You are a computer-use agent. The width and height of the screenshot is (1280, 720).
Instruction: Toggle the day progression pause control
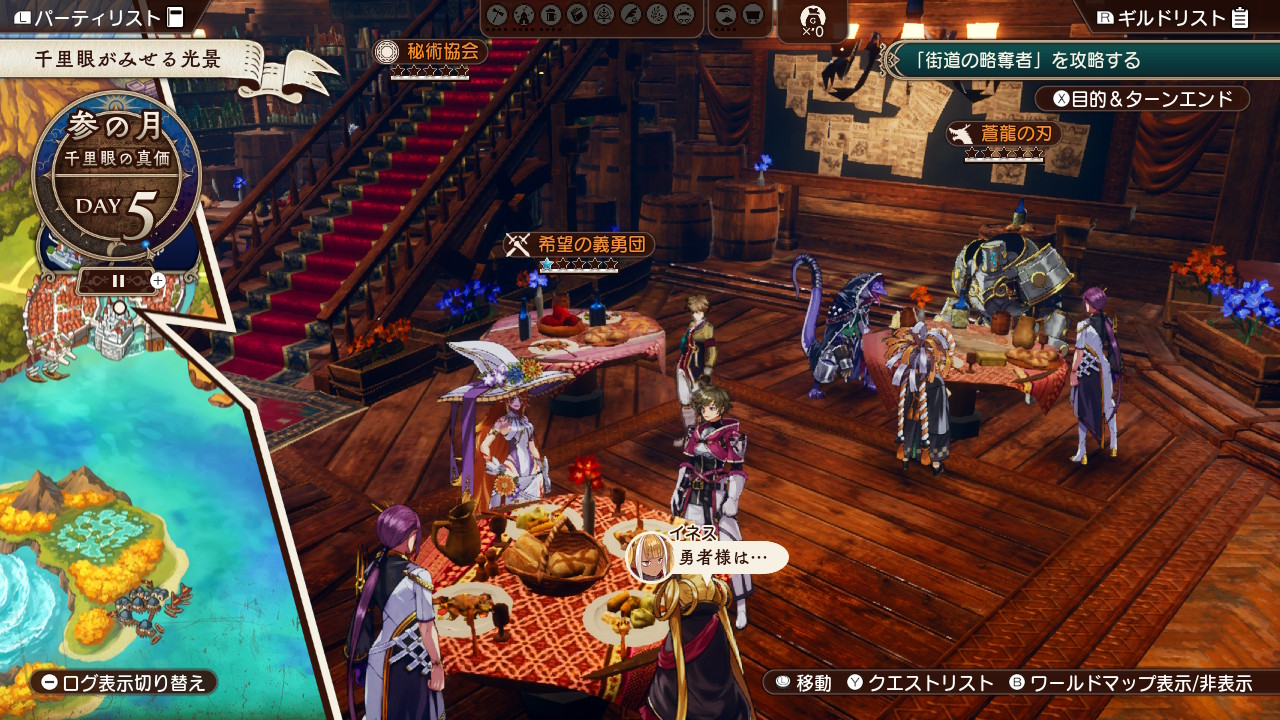(x=118, y=281)
